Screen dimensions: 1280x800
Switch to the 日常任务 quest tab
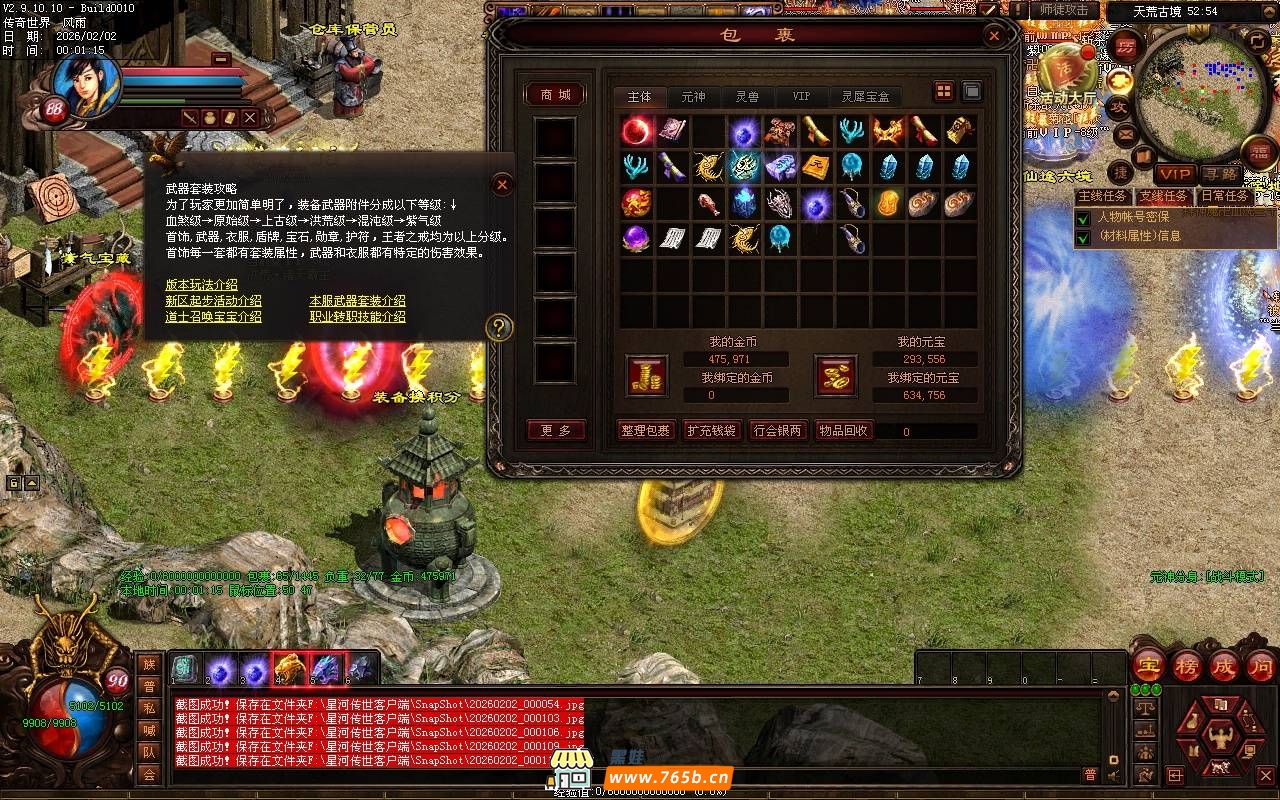click(x=1223, y=197)
